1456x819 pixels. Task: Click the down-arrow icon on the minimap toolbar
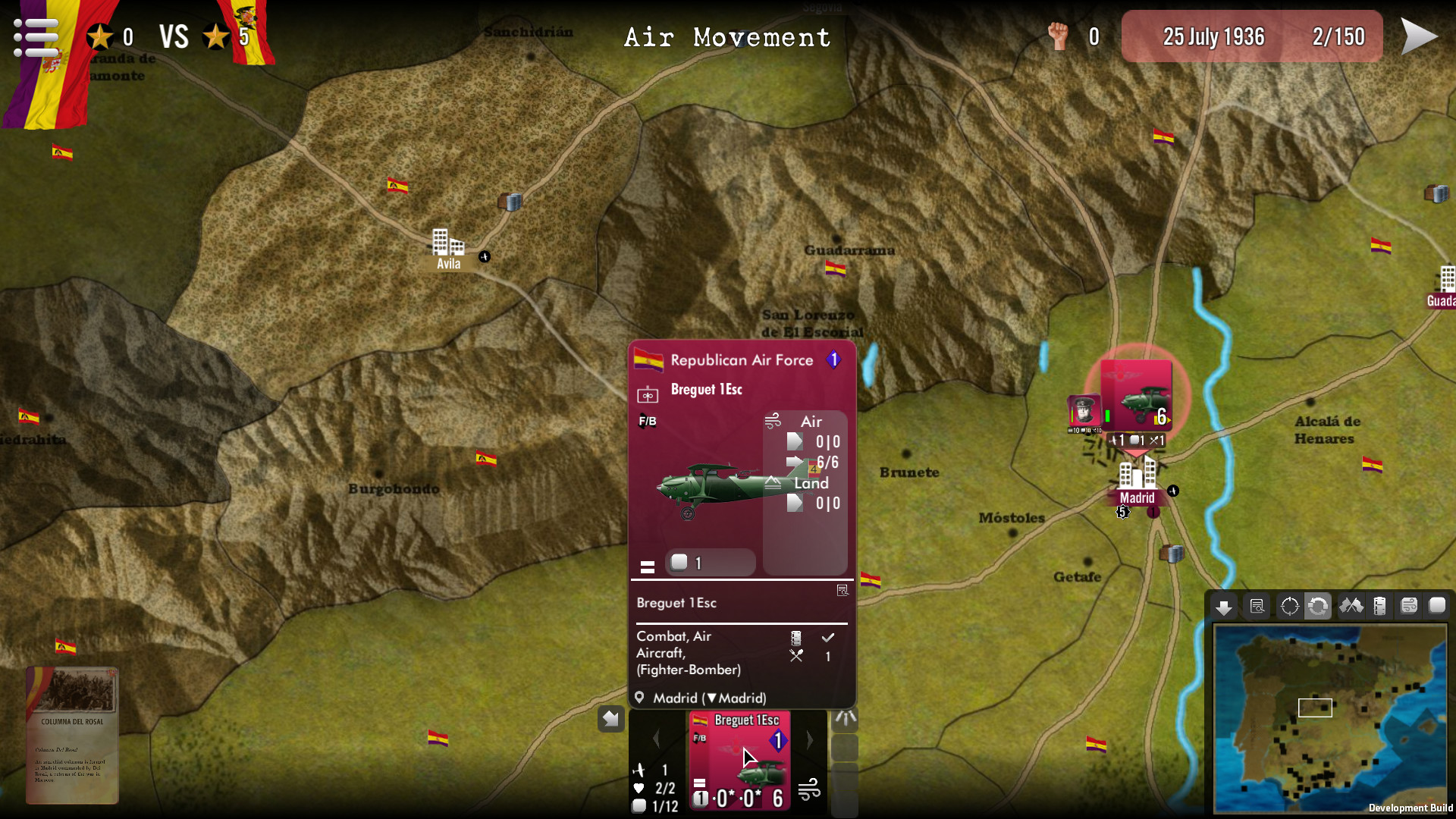[x=1225, y=607]
